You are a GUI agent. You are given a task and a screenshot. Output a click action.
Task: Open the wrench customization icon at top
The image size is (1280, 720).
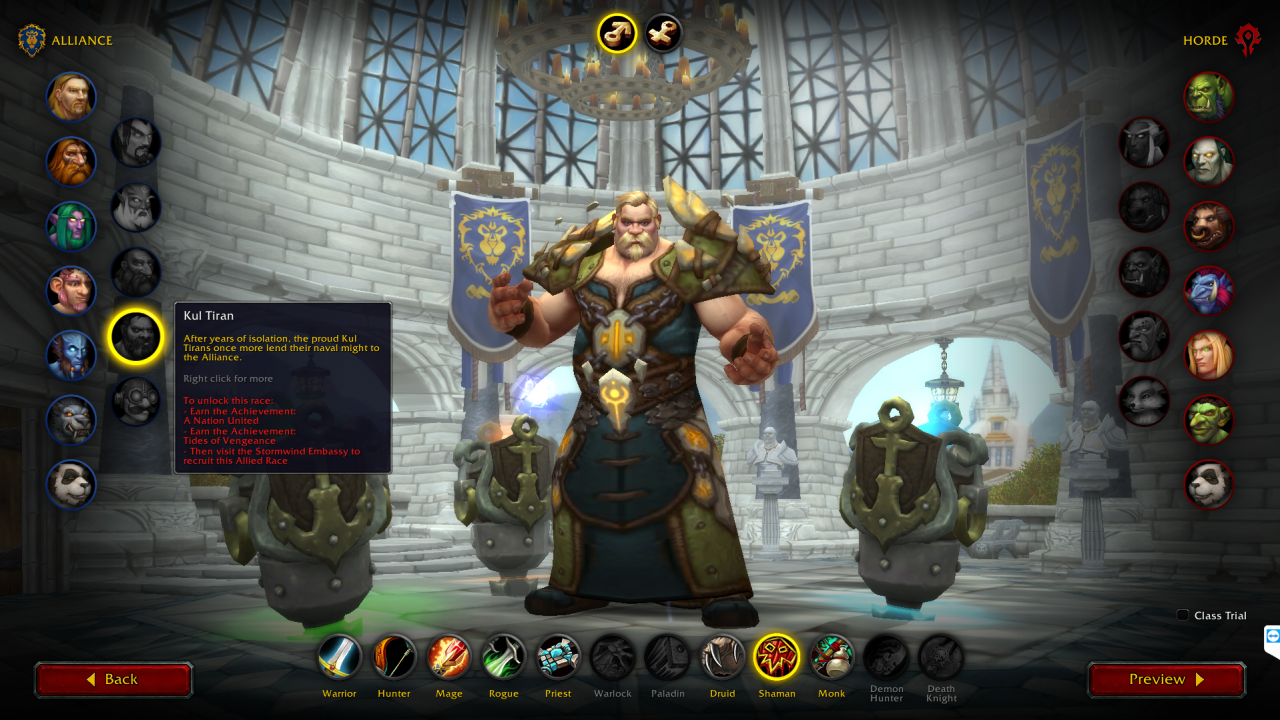662,33
